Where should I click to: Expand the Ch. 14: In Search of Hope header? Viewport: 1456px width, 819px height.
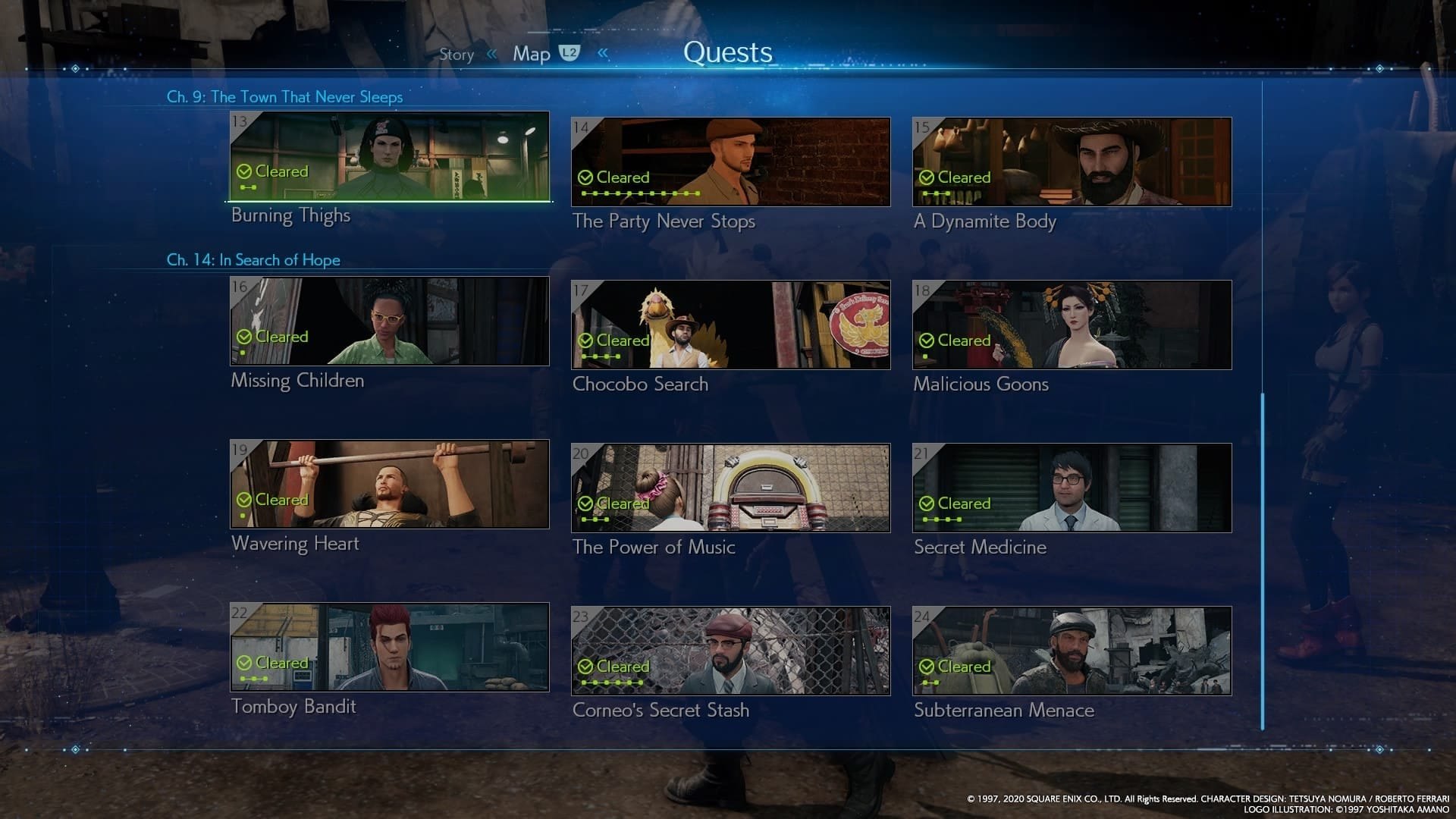(254, 259)
